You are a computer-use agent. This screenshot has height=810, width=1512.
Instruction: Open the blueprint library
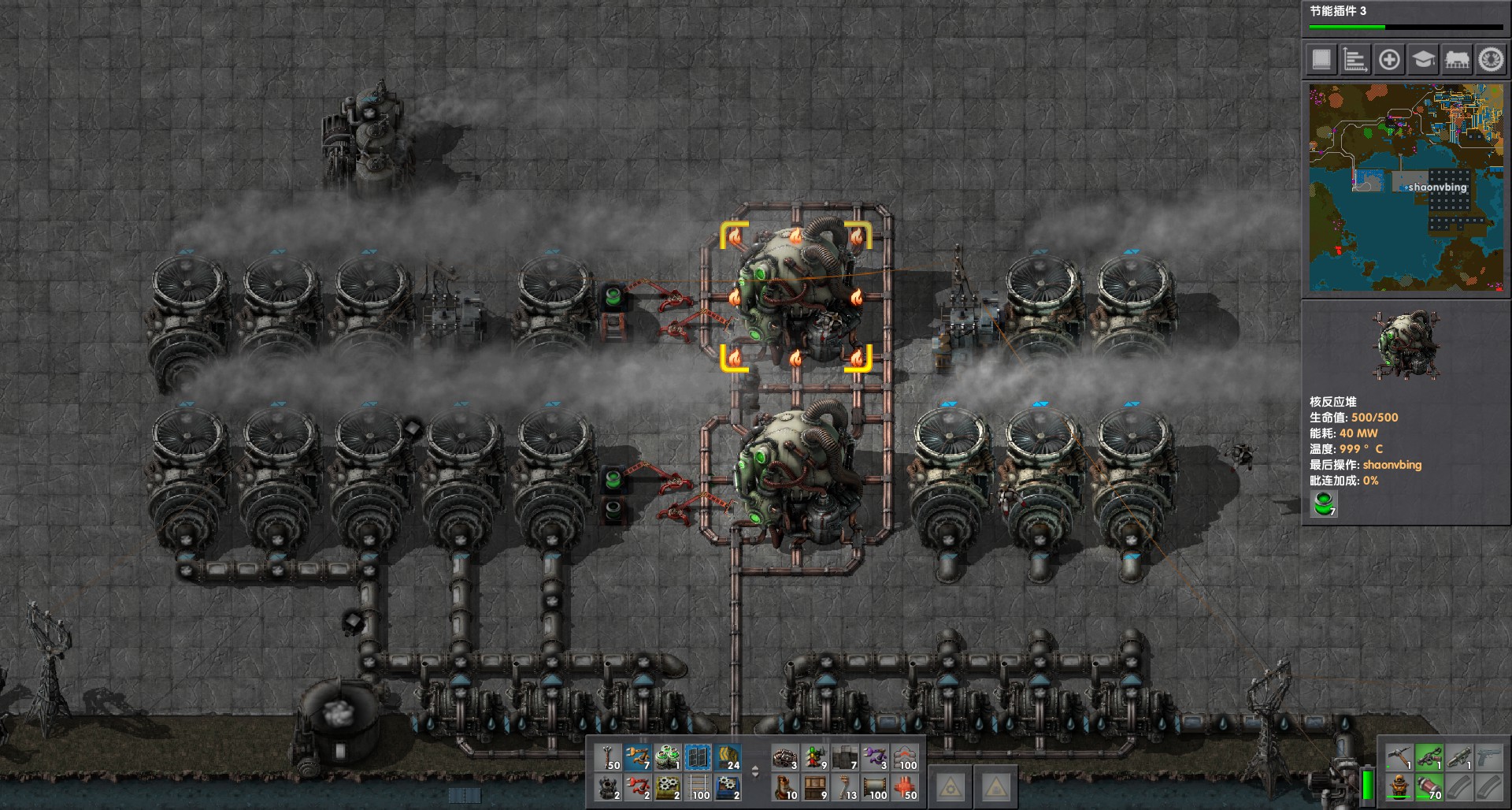tap(1320, 61)
